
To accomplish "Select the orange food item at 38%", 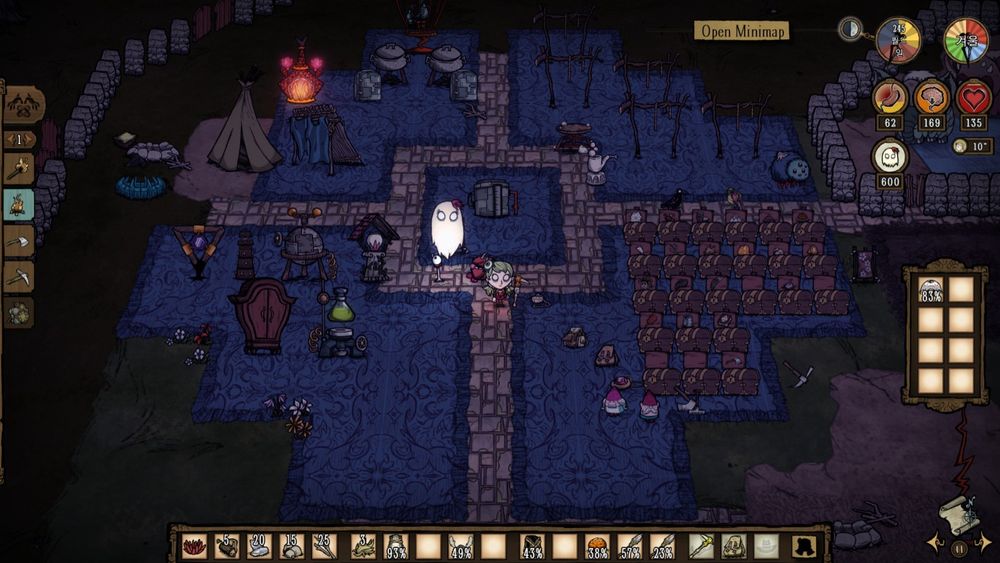I will point(598,546).
